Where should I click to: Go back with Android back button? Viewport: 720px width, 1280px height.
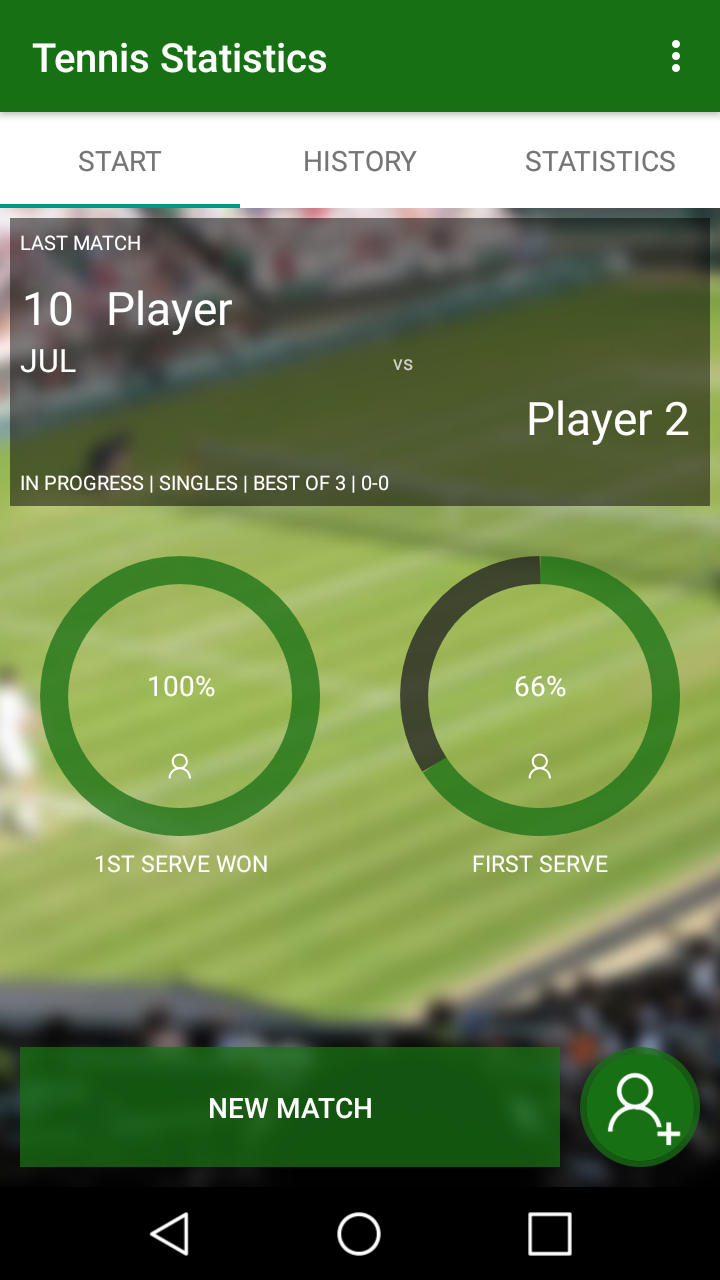[170, 1233]
